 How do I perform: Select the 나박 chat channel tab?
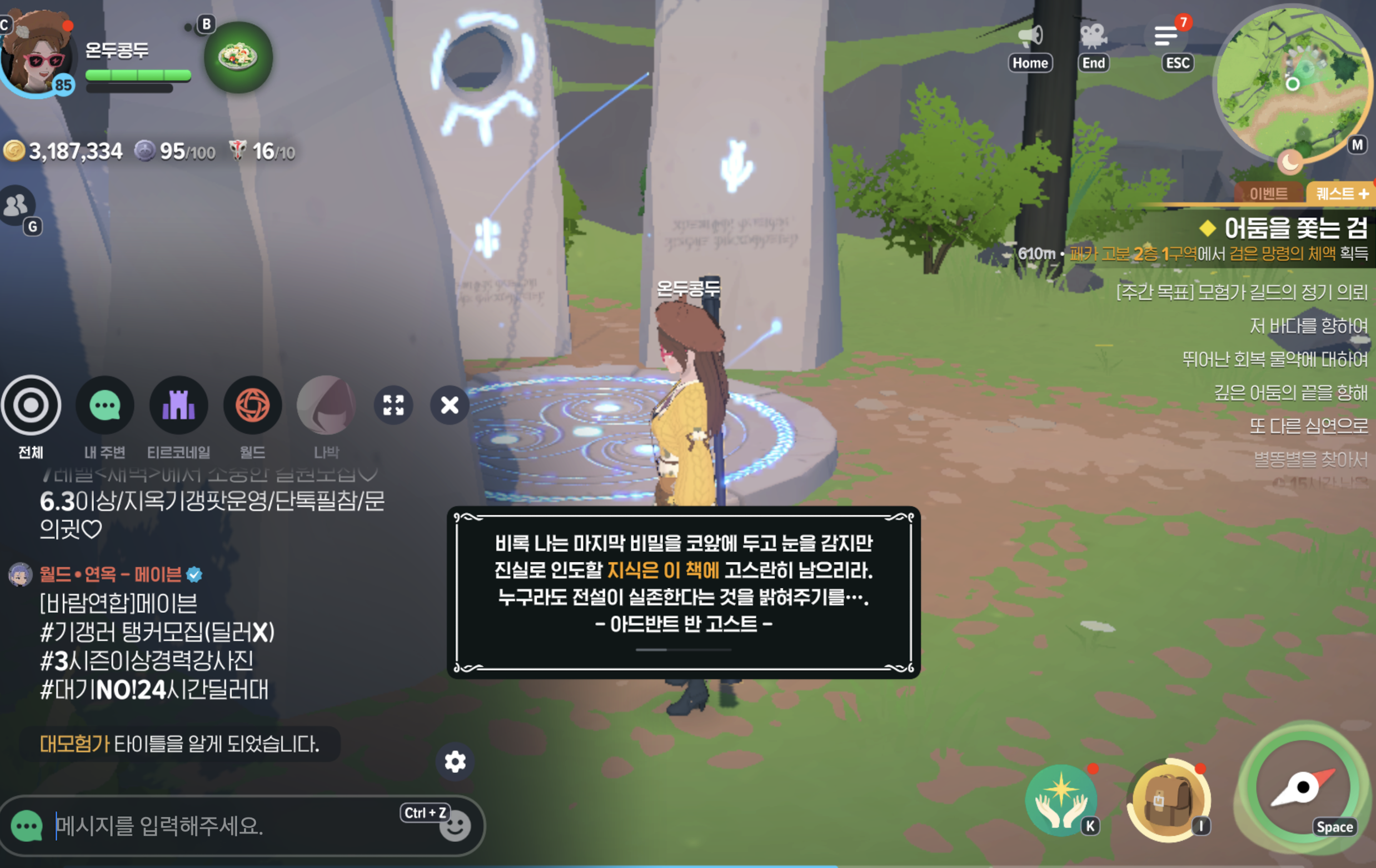click(x=326, y=405)
